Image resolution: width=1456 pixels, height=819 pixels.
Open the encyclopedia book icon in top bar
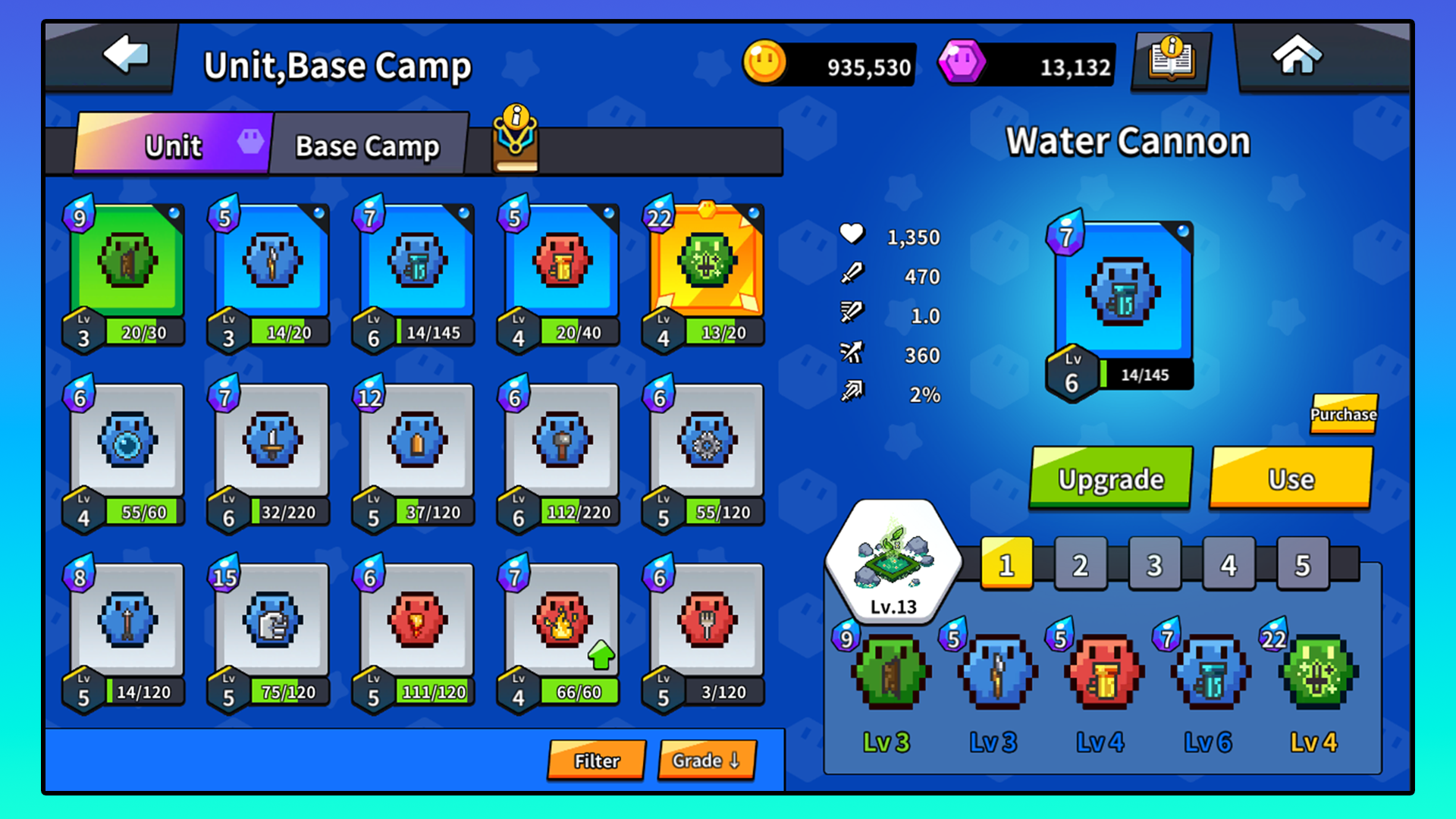tap(1169, 62)
